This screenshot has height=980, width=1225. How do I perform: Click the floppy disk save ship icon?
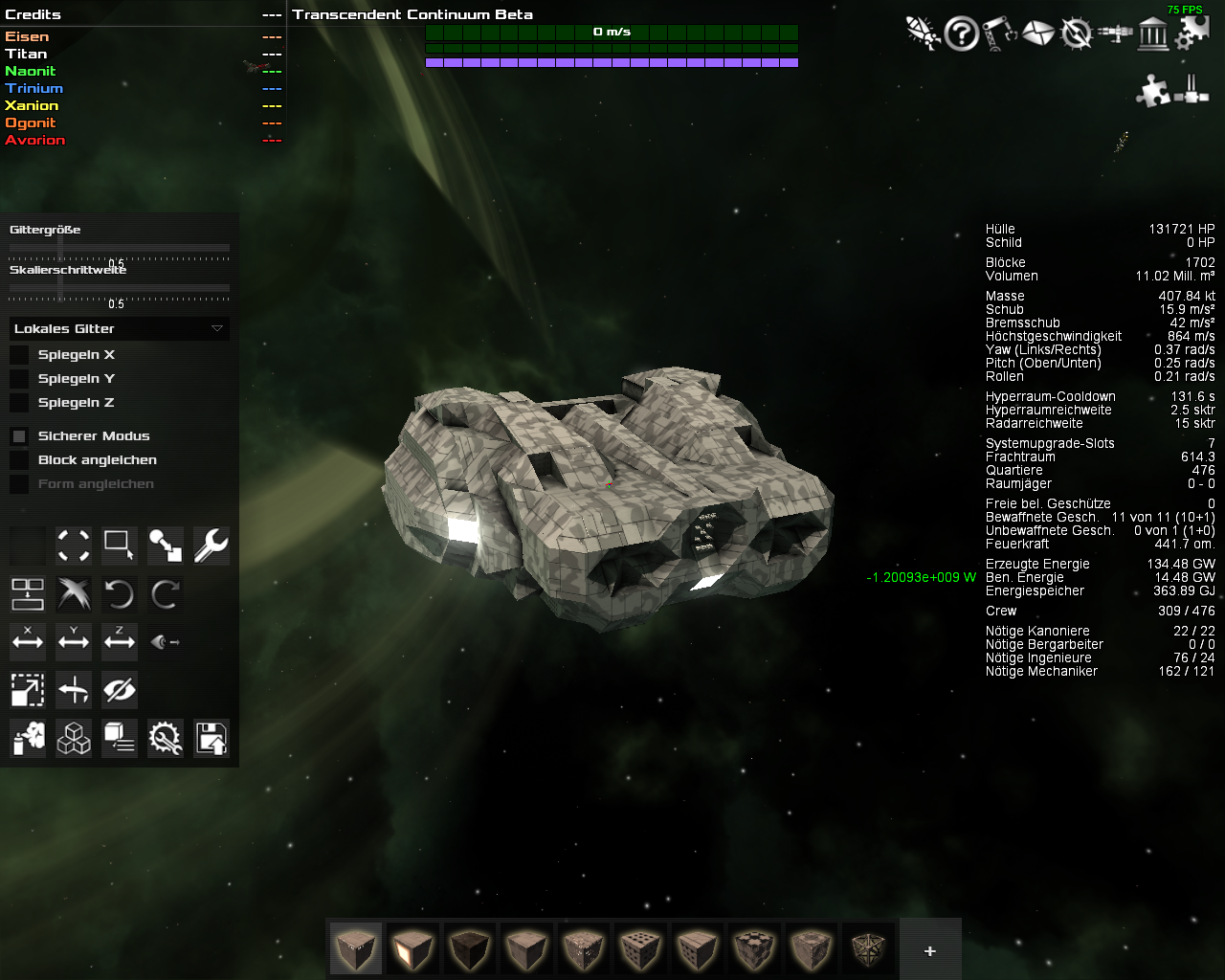211,738
